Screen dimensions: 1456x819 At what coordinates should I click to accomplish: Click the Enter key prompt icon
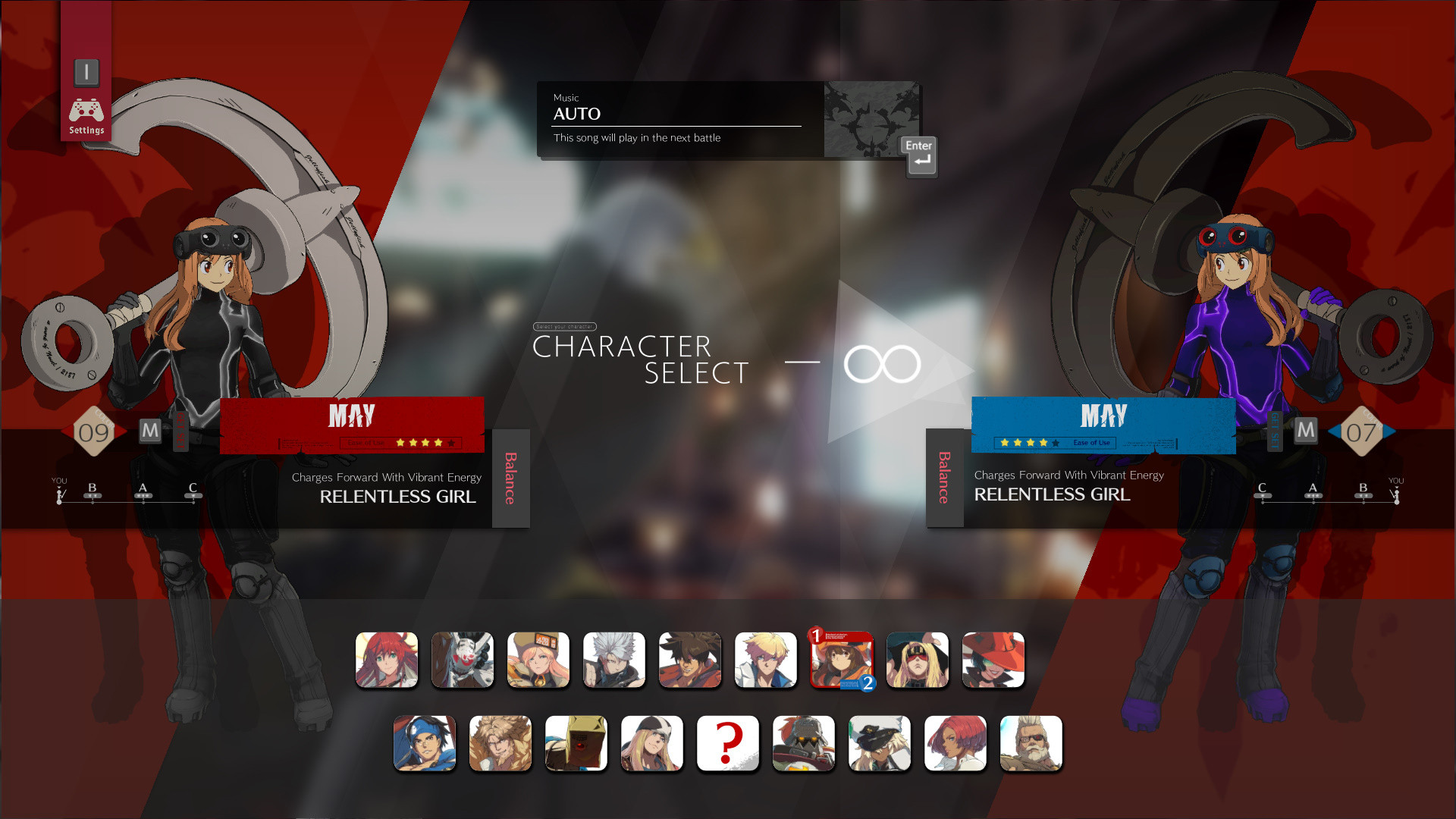point(918,155)
